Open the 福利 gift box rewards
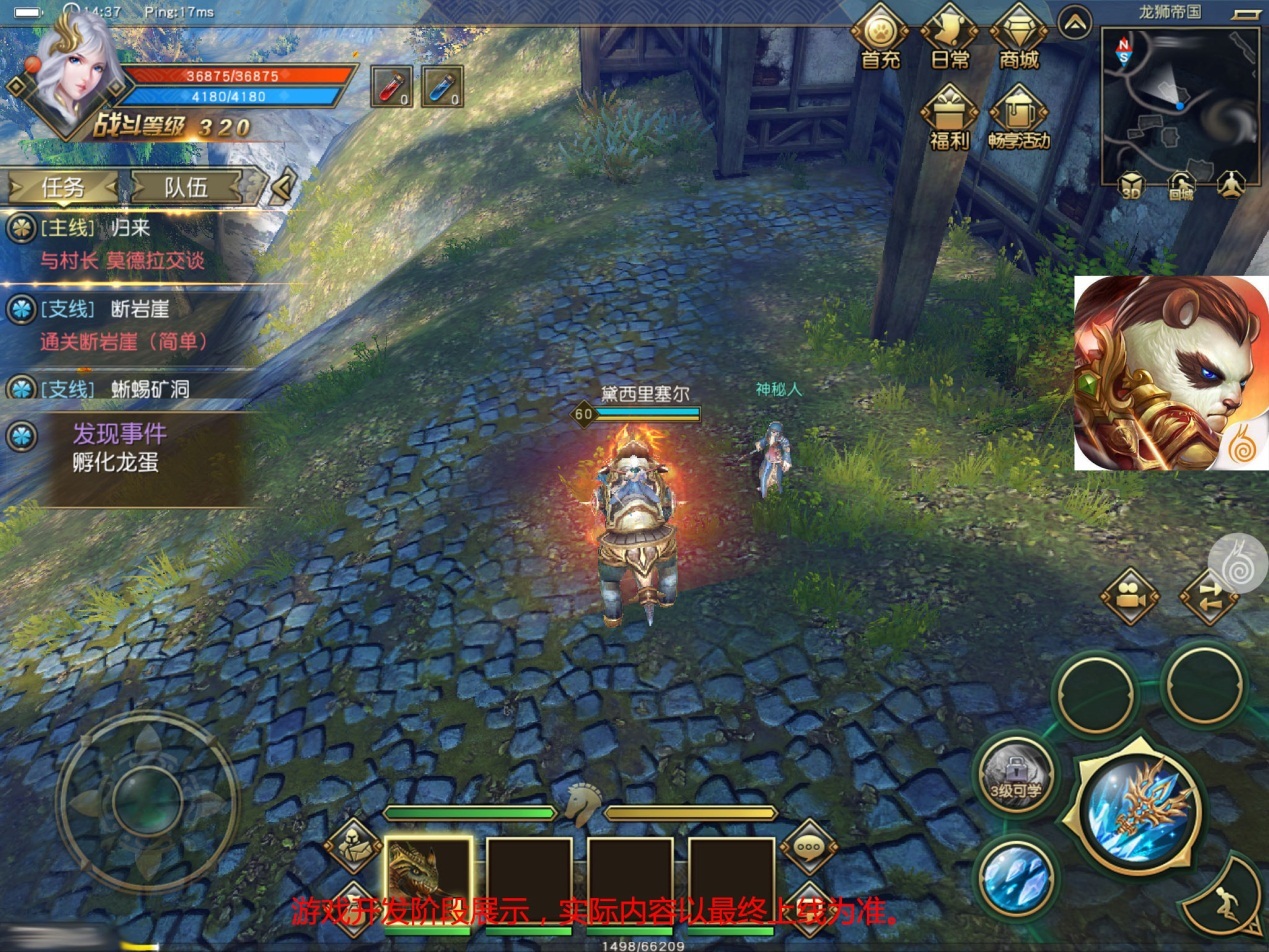Image resolution: width=1269 pixels, height=952 pixels. click(949, 116)
